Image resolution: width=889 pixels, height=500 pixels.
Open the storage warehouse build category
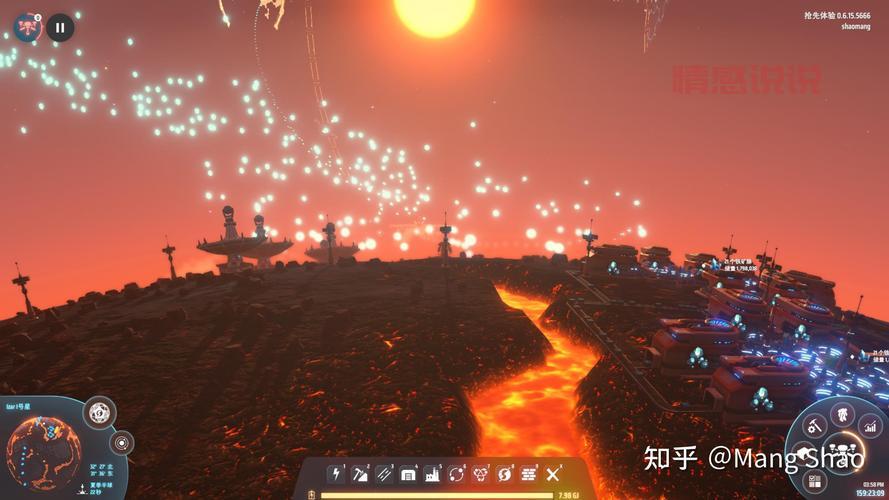pos(408,474)
